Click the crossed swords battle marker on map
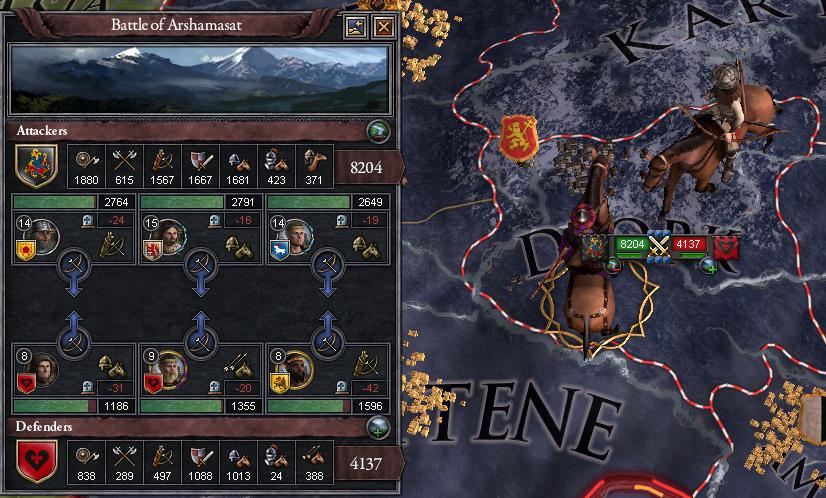Screen dimensions: 826x498 click(x=657, y=243)
